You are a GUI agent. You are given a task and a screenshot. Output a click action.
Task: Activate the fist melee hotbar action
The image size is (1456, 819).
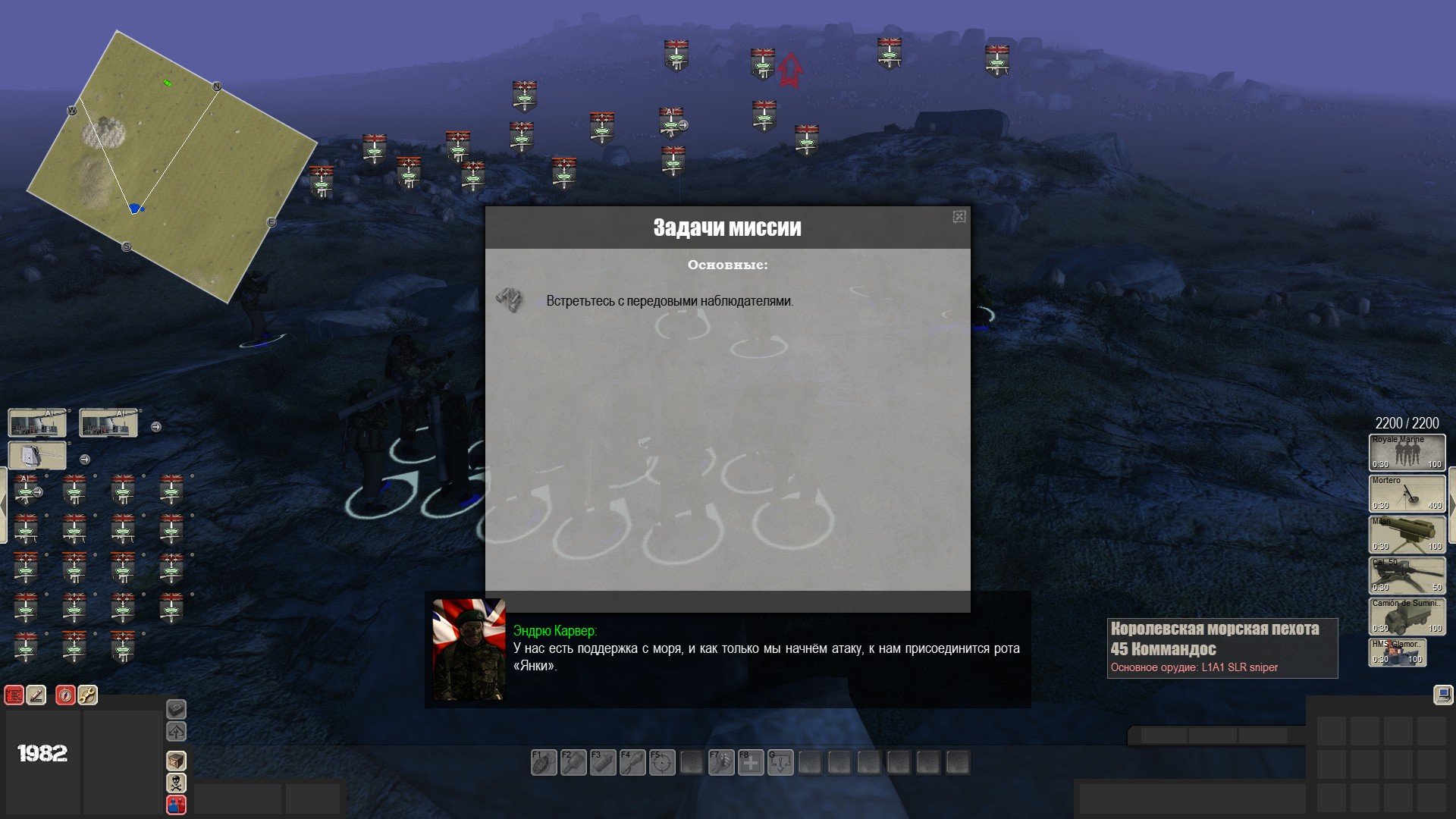[721, 762]
